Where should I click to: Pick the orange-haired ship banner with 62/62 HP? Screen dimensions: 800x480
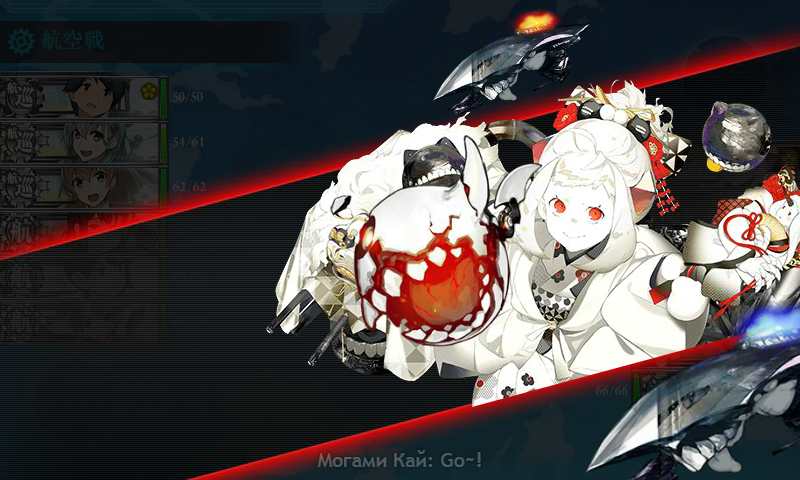[80, 185]
